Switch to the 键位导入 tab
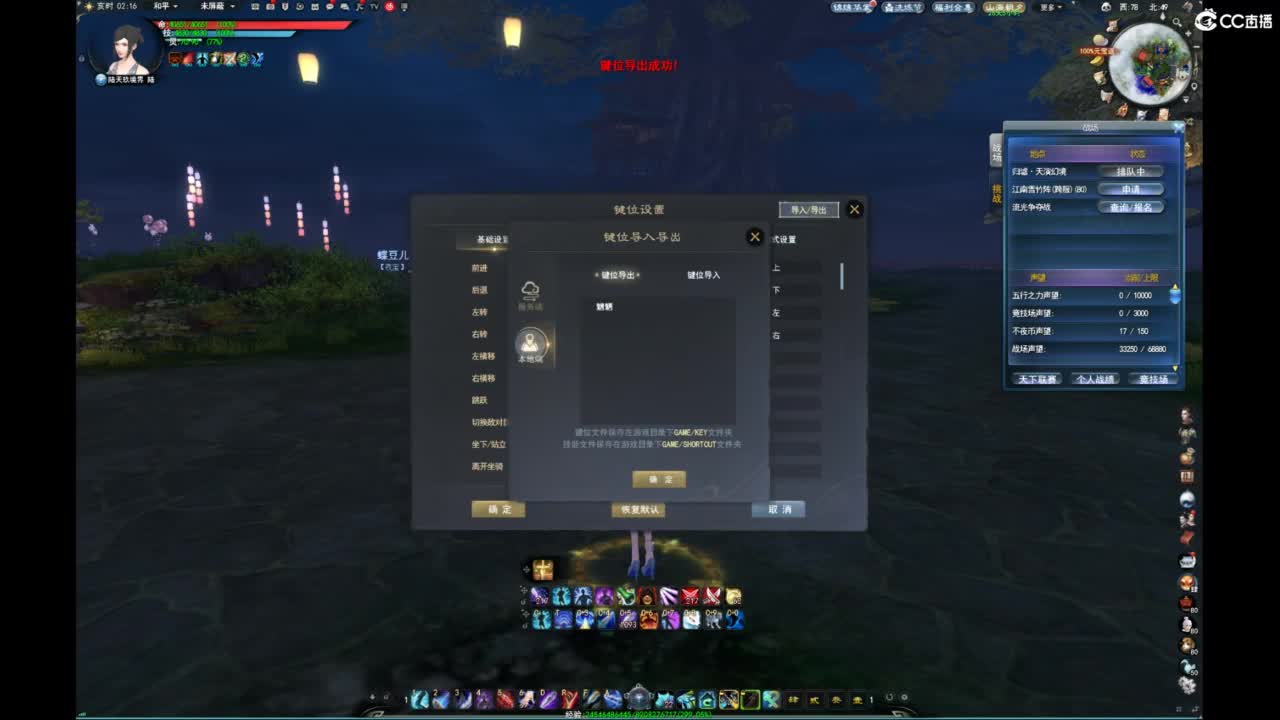Image resolution: width=1280 pixels, height=720 pixels. click(703, 277)
